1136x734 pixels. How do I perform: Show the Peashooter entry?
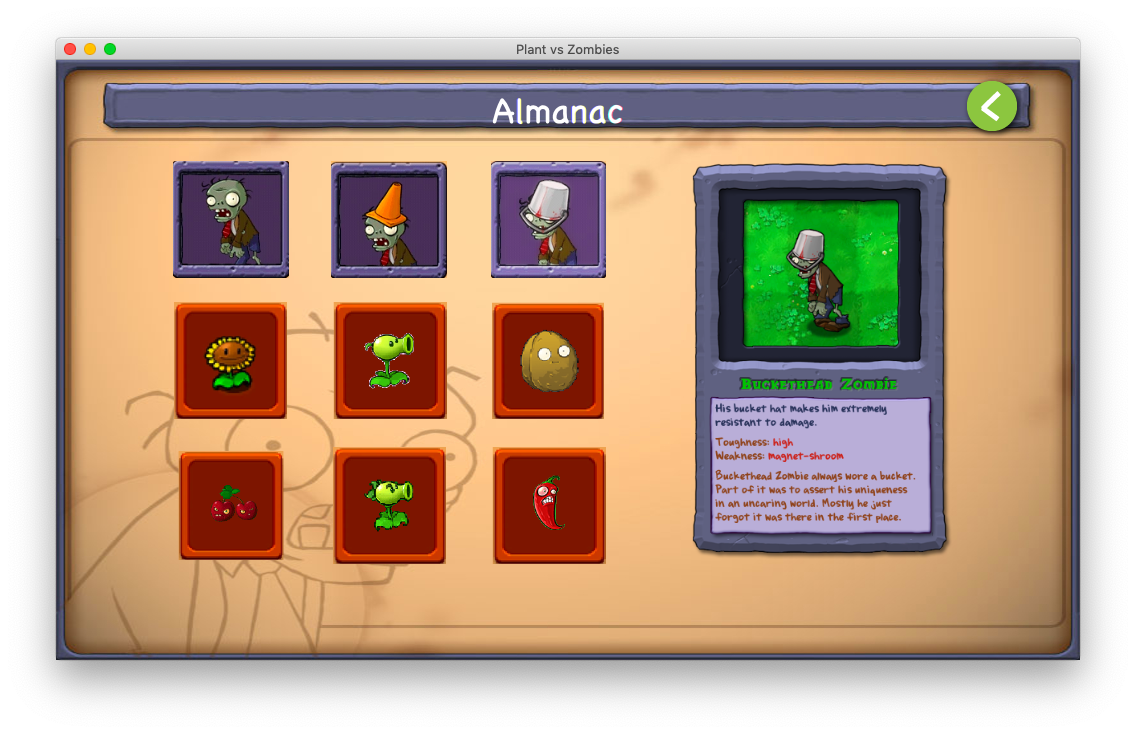(390, 361)
